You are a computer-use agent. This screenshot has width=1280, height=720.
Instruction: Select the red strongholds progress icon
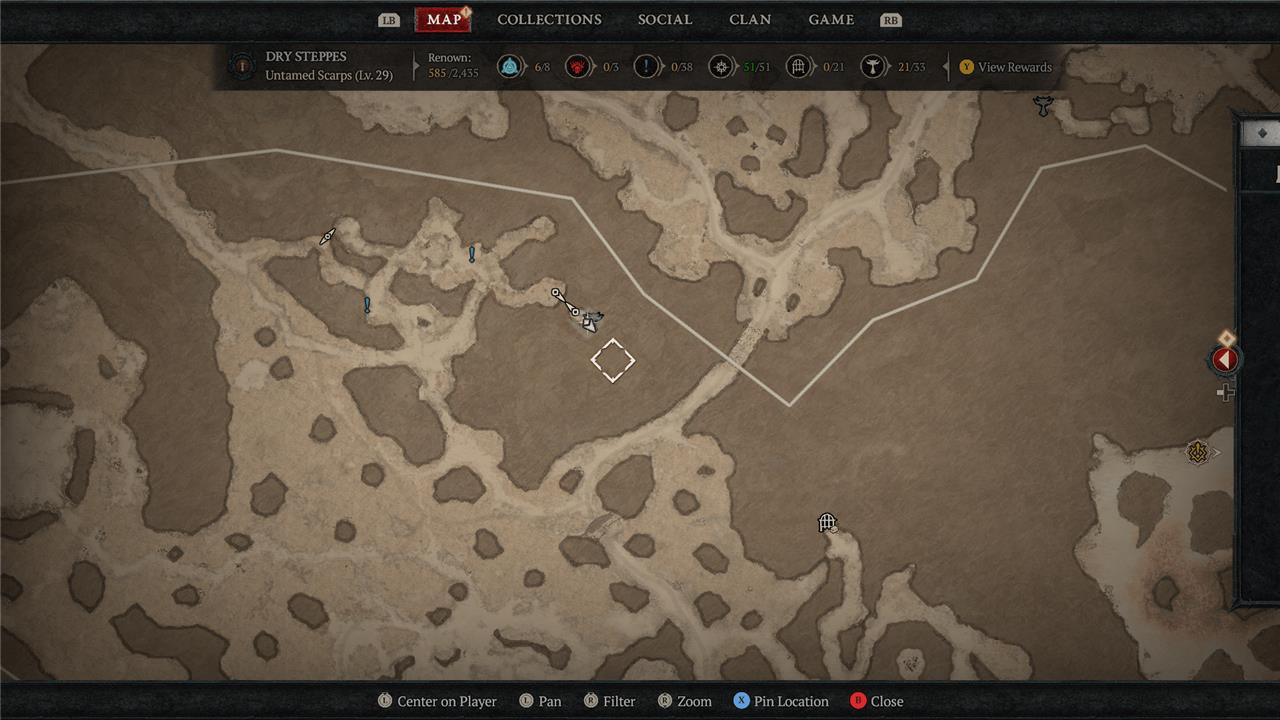coord(577,67)
